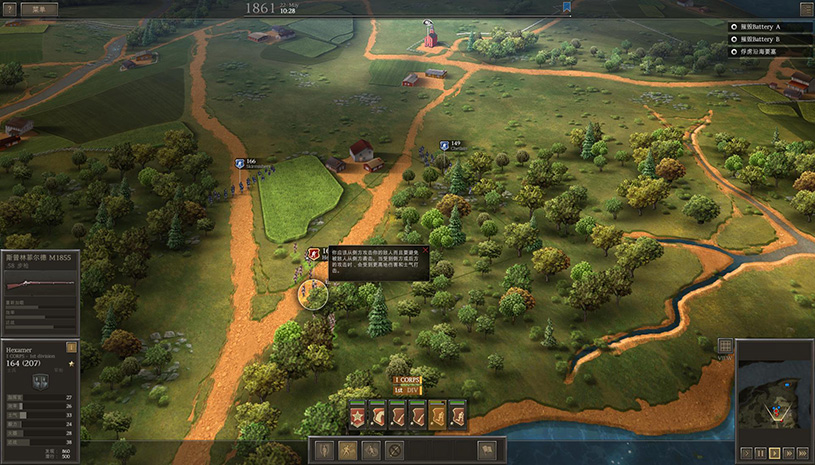This screenshot has width=815, height=465.
Task: Select the star general unit card
Action: click(x=357, y=416)
